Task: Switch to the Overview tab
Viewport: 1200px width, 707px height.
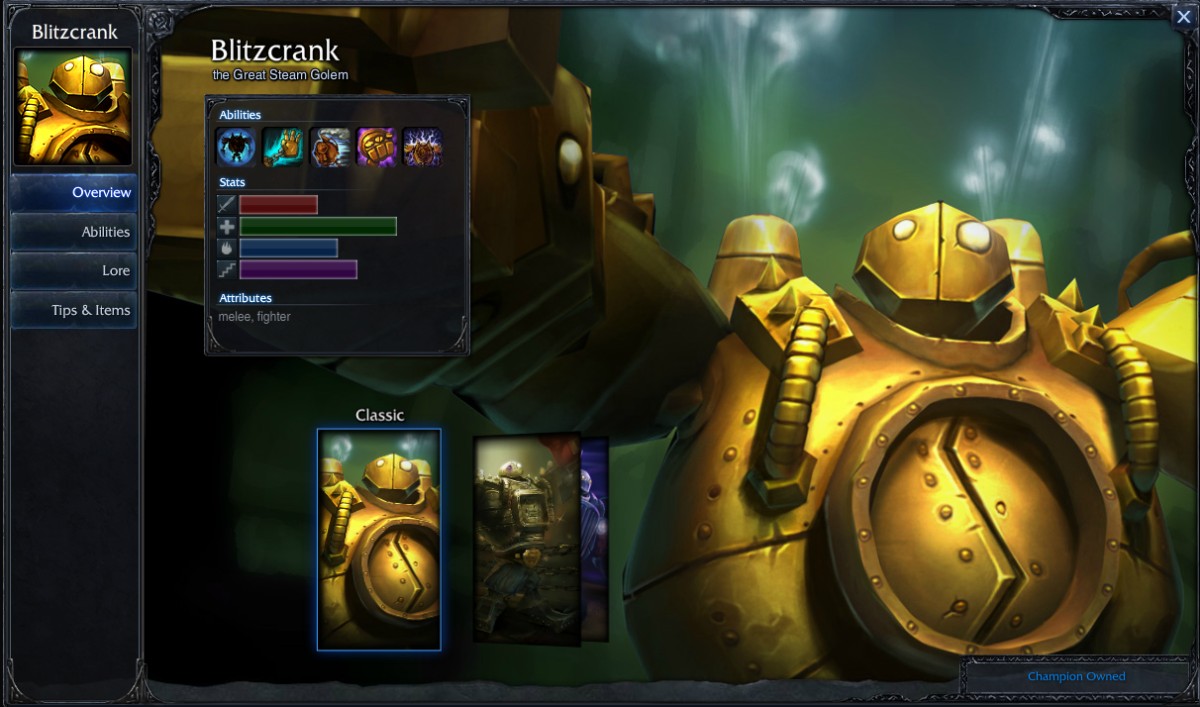Action: pyautogui.click(x=74, y=193)
